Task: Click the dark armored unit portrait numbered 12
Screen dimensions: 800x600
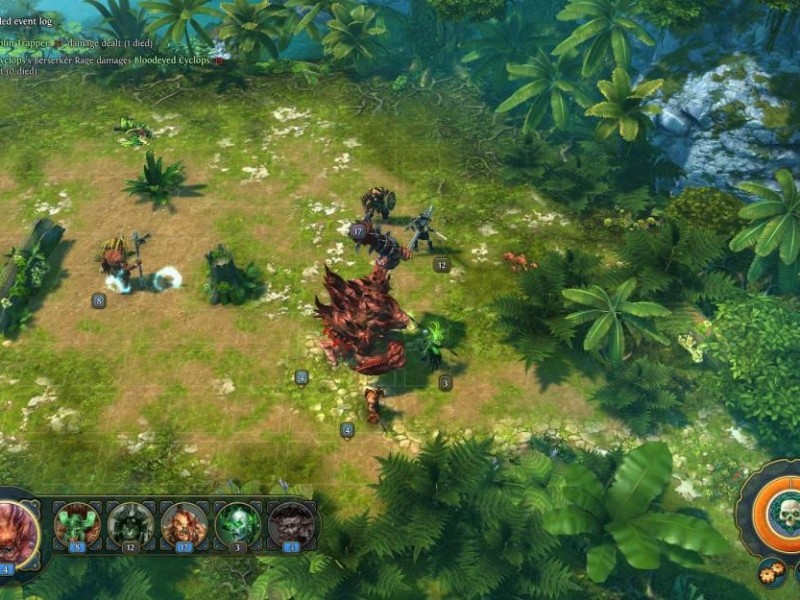Action: [131, 524]
